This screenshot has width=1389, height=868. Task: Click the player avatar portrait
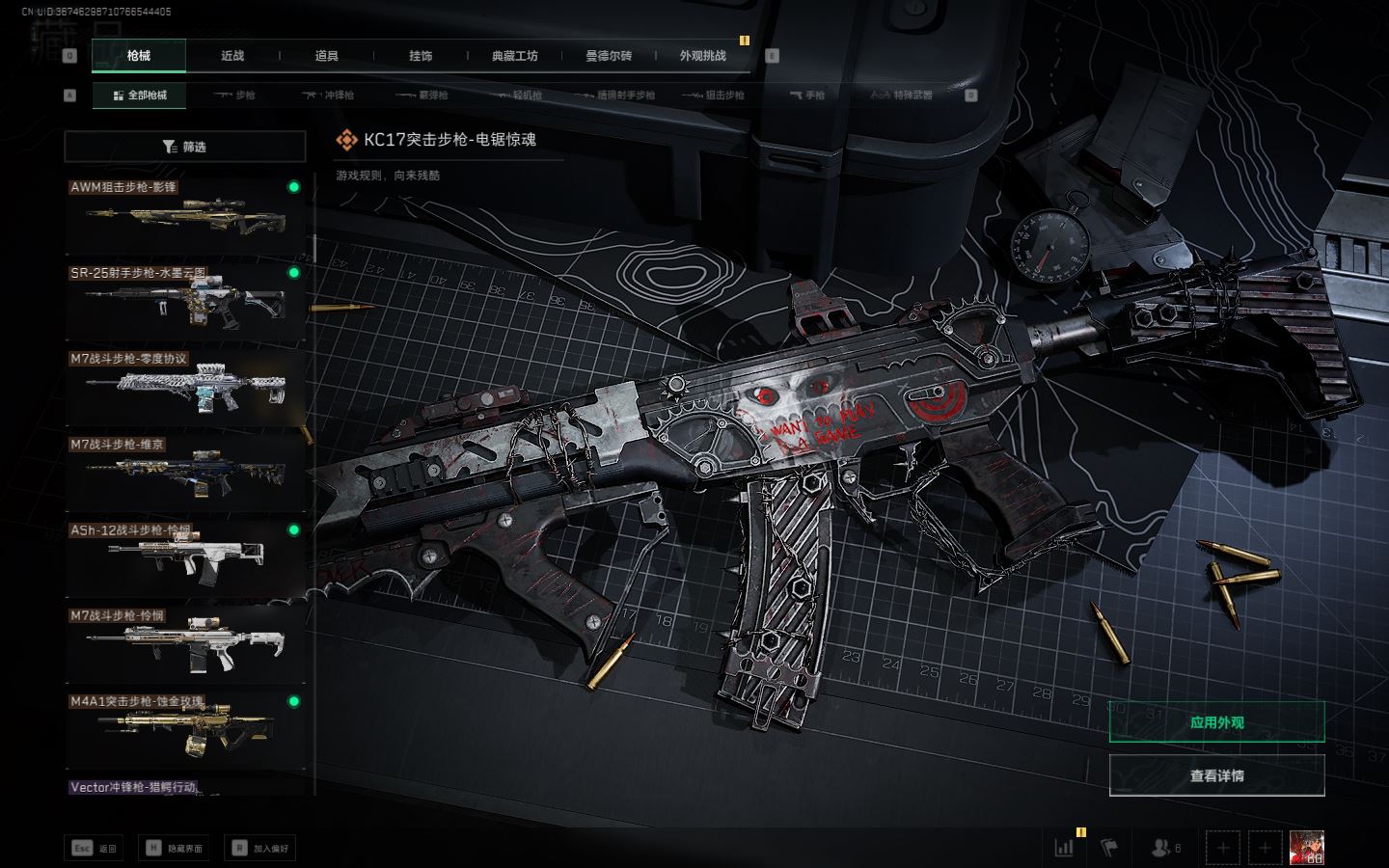pyautogui.click(x=1307, y=848)
